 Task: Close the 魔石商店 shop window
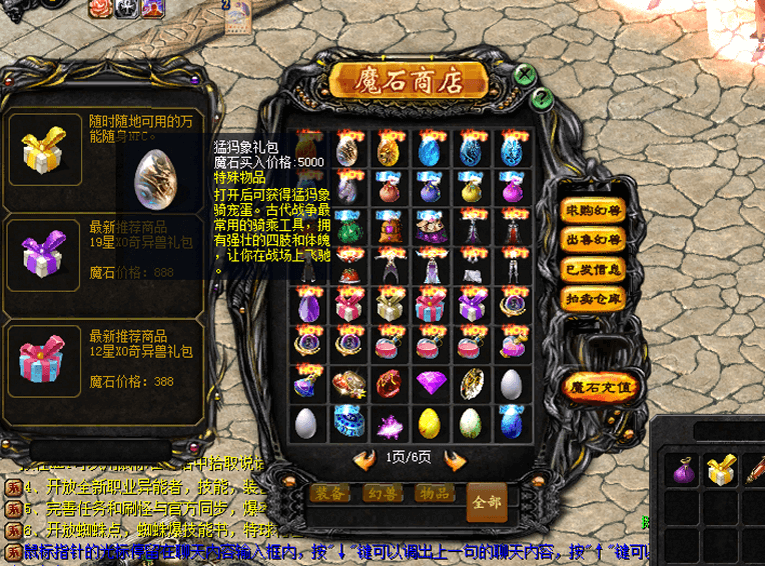tap(523, 75)
